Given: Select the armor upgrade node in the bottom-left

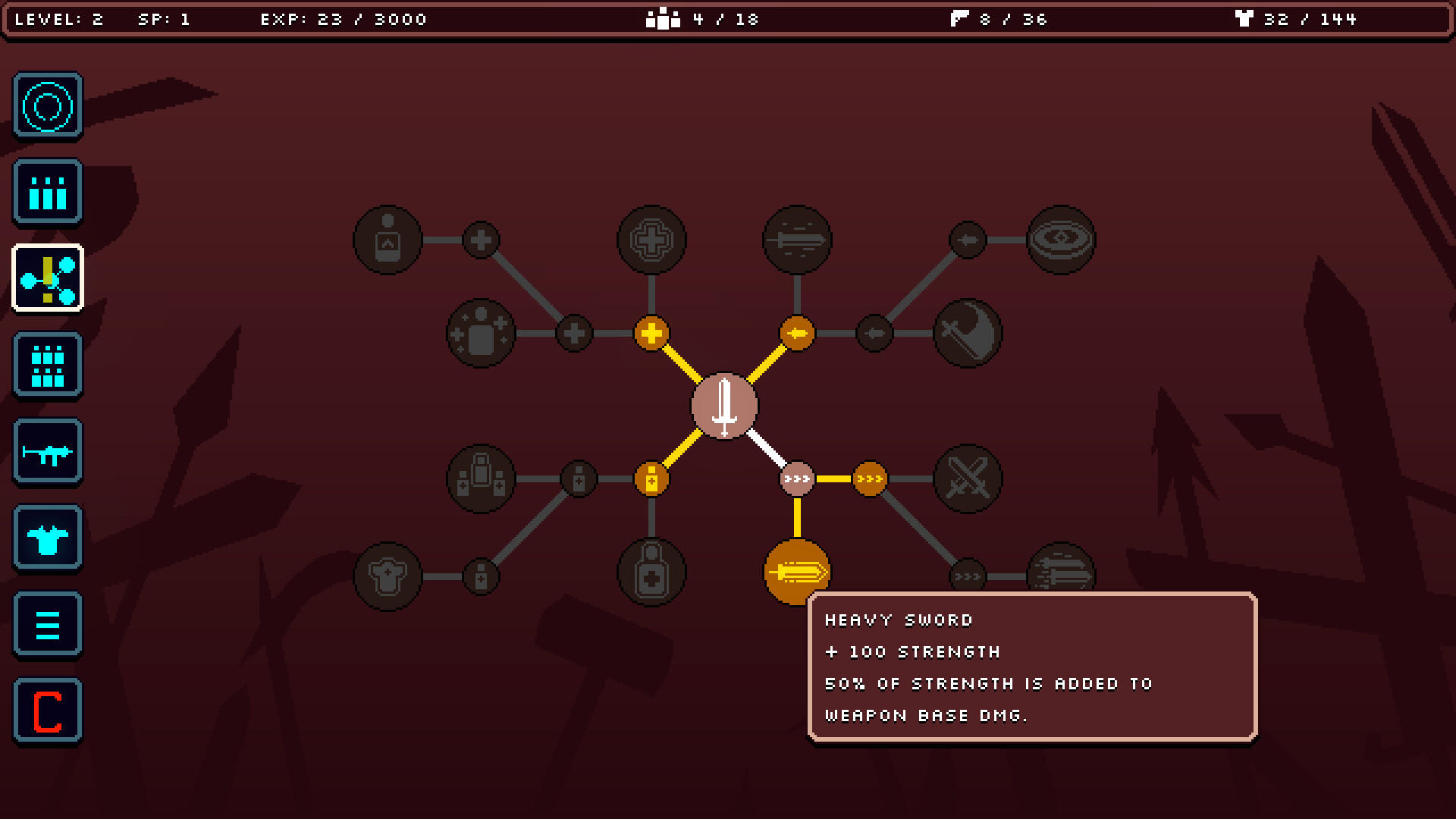Looking at the screenshot, I should [x=388, y=576].
